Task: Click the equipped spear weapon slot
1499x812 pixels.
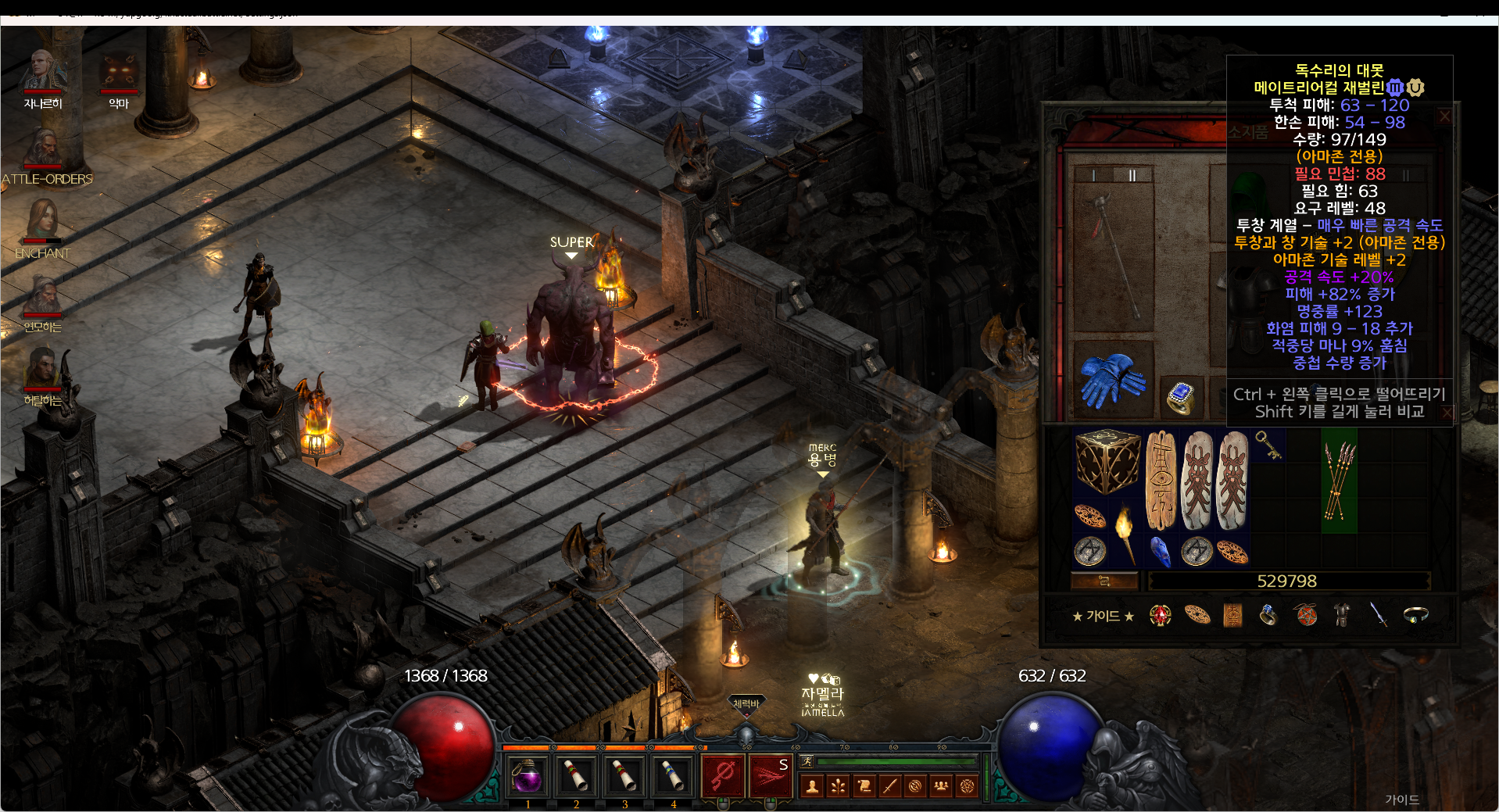Action: tap(1114, 256)
